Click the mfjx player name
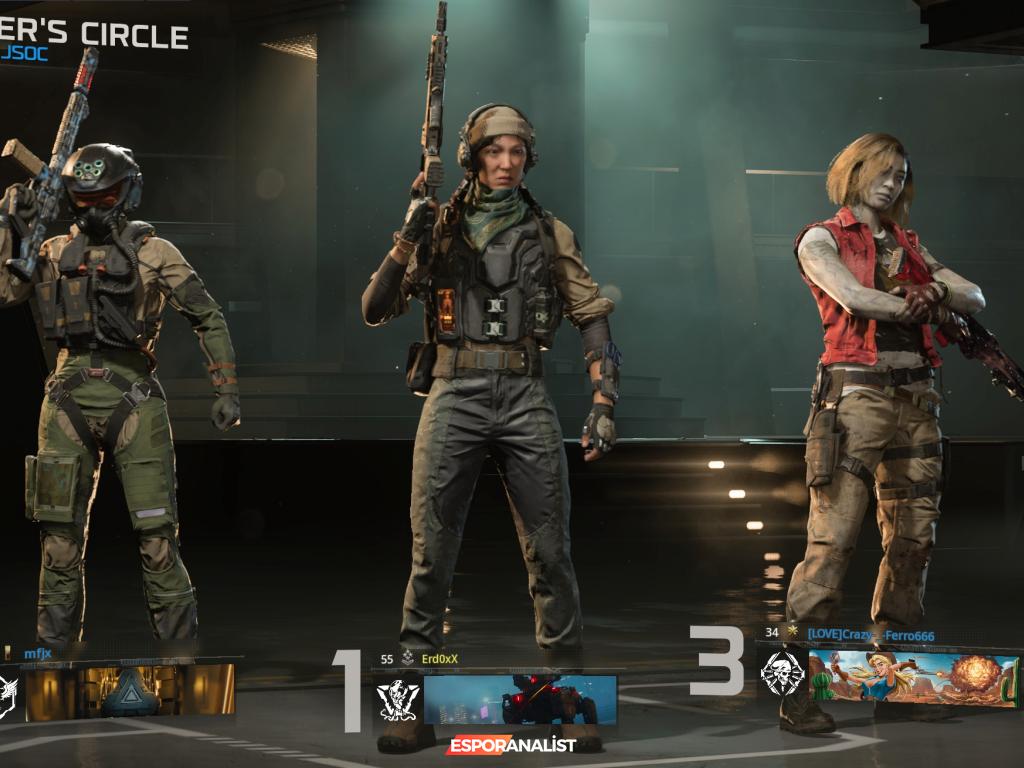Image resolution: width=1024 pixels, height=768 pixels. coord(37,654)
